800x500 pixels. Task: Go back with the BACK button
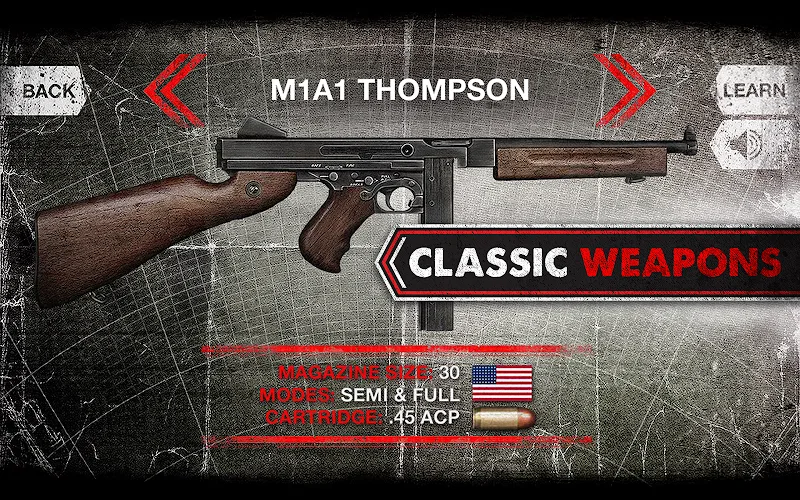pyautogui.click(x=47, y=89)
